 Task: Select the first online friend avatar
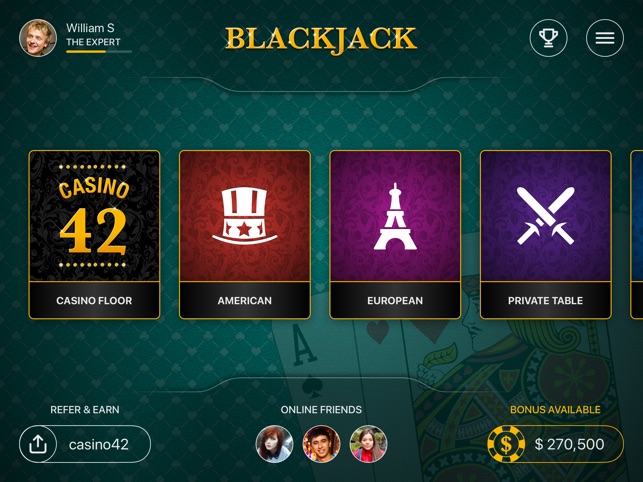(274, 444)
